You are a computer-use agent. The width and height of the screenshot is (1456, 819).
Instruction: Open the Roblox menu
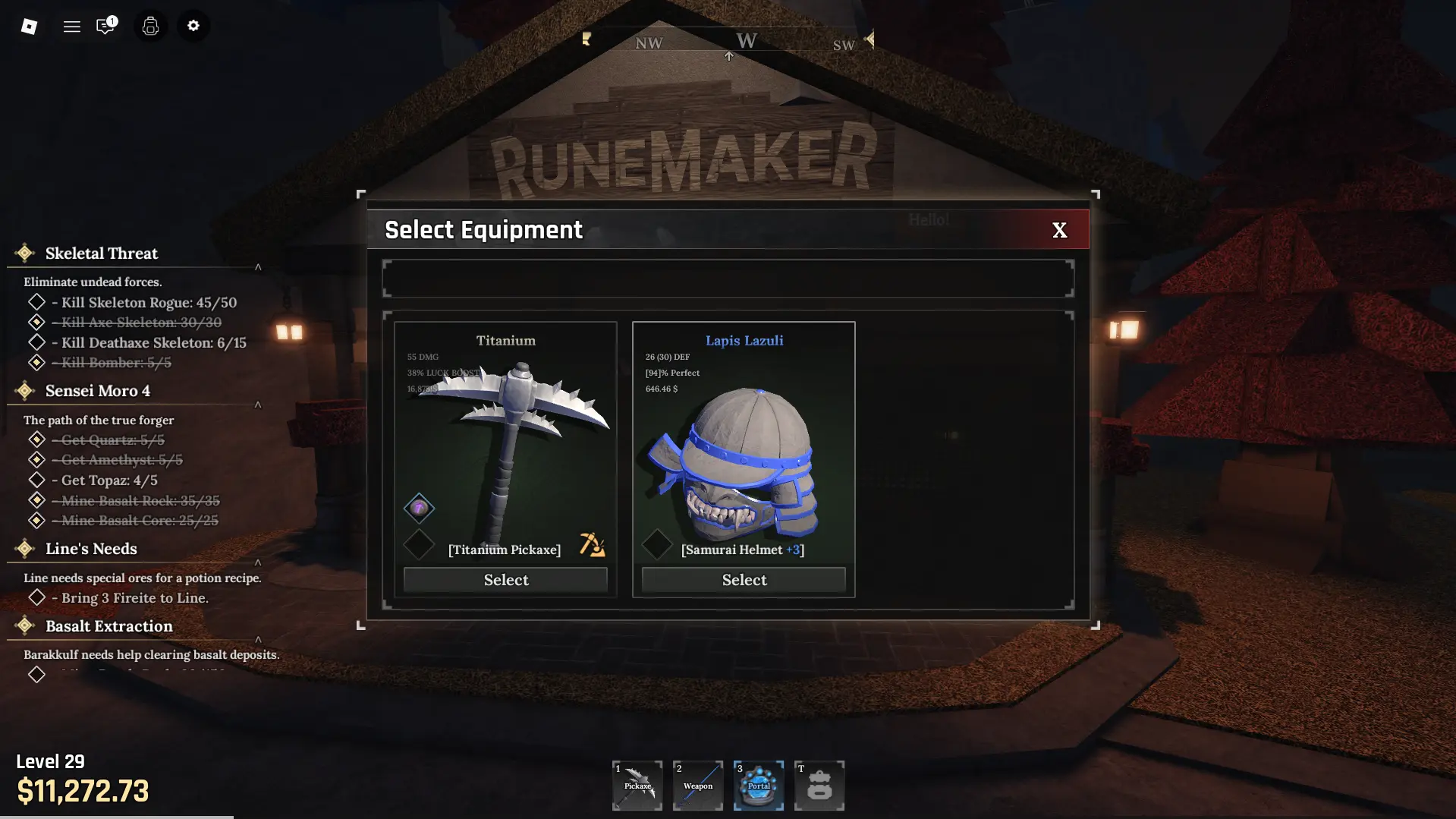click(29, 27)
